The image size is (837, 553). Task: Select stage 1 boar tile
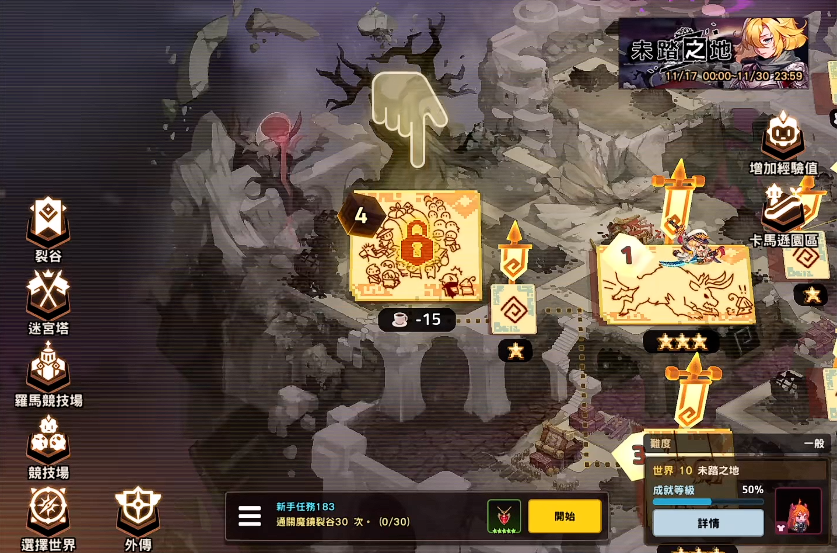click(x=674, y=283)
